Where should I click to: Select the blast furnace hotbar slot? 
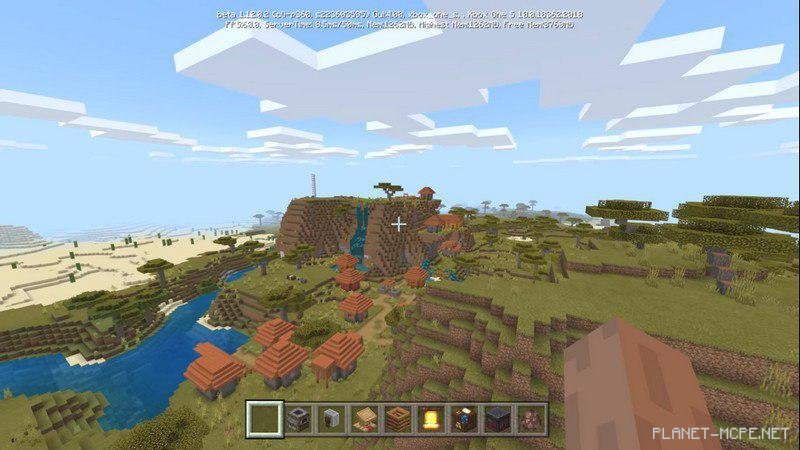[x=299, y=417]
